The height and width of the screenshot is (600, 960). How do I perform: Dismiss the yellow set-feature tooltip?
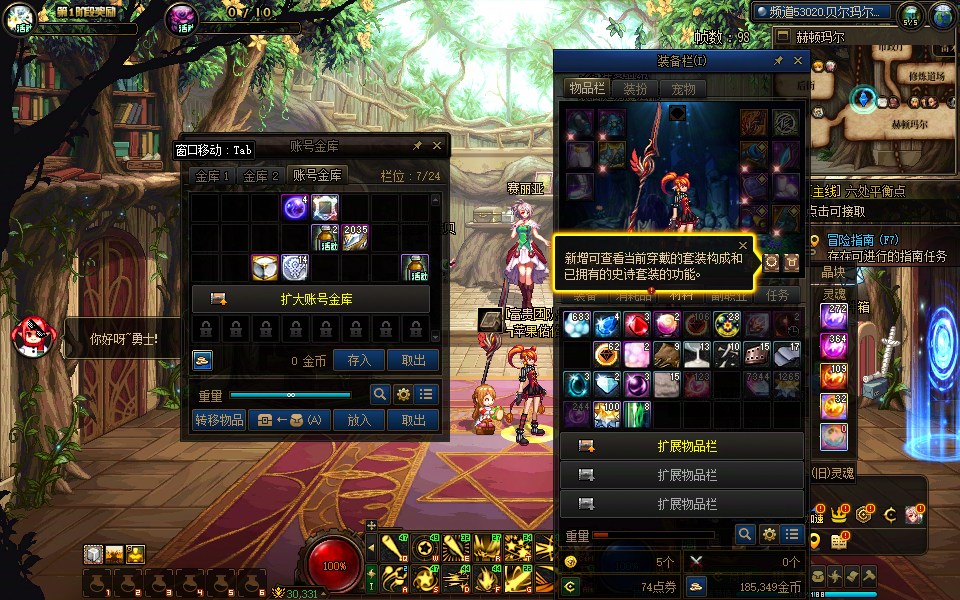743,244
